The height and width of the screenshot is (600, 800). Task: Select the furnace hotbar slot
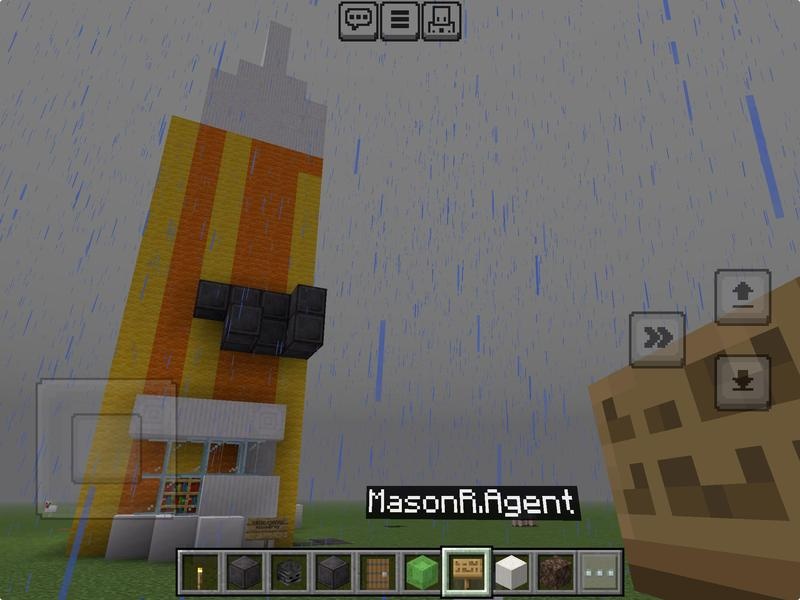click(287, 572)
